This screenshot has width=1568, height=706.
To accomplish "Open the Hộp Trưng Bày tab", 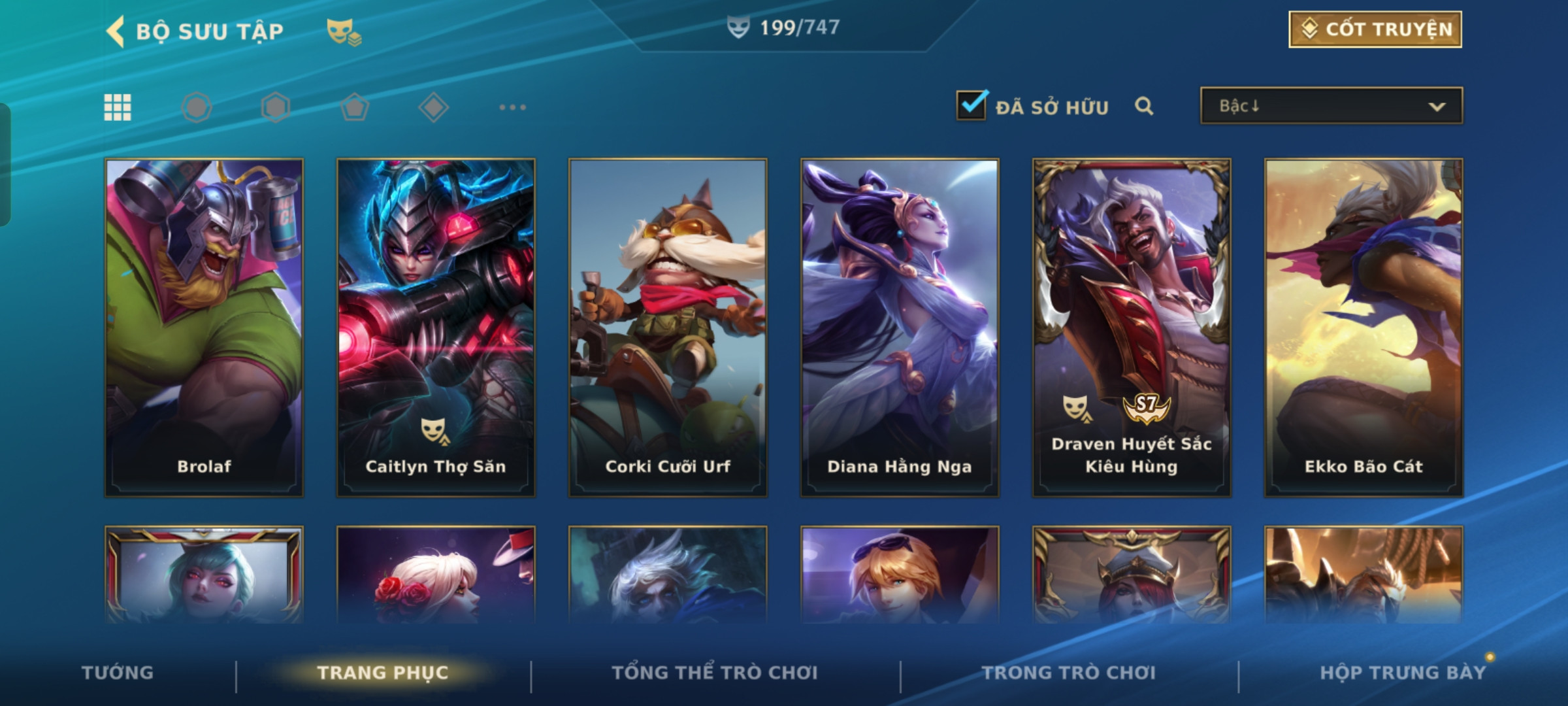I will point(1402,673).
